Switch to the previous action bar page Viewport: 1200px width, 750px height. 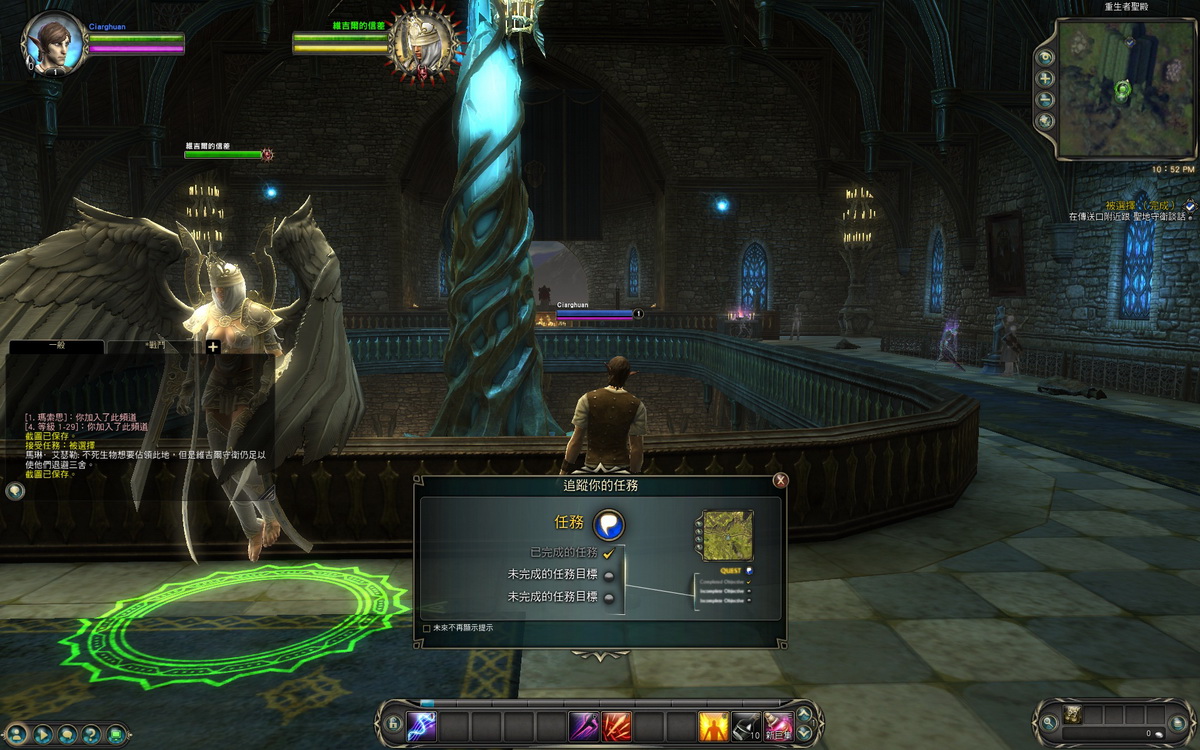click(x=803, y=734)
